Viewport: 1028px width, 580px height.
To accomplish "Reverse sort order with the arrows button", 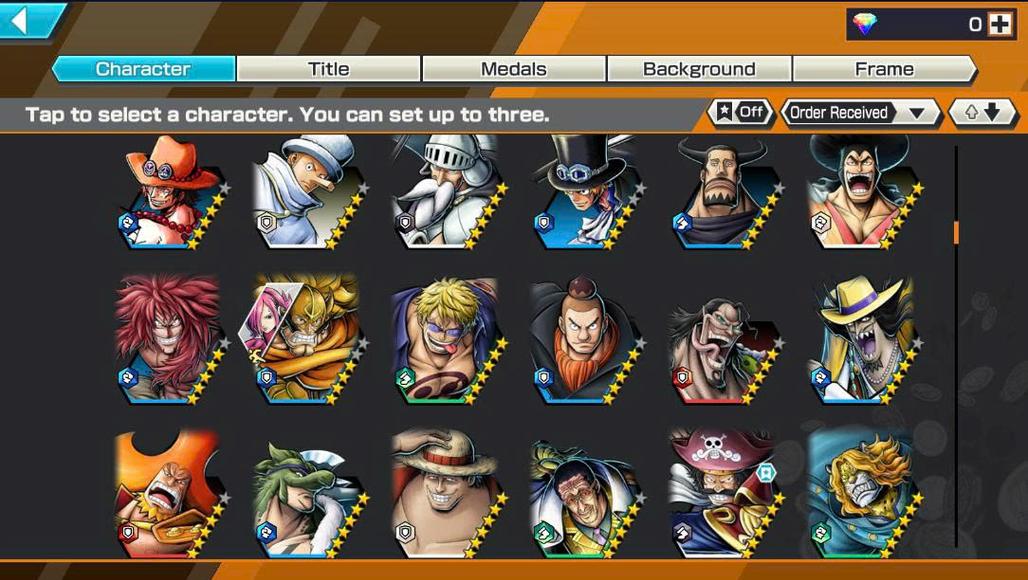I will pyautogui.click(x=981, y=112).
